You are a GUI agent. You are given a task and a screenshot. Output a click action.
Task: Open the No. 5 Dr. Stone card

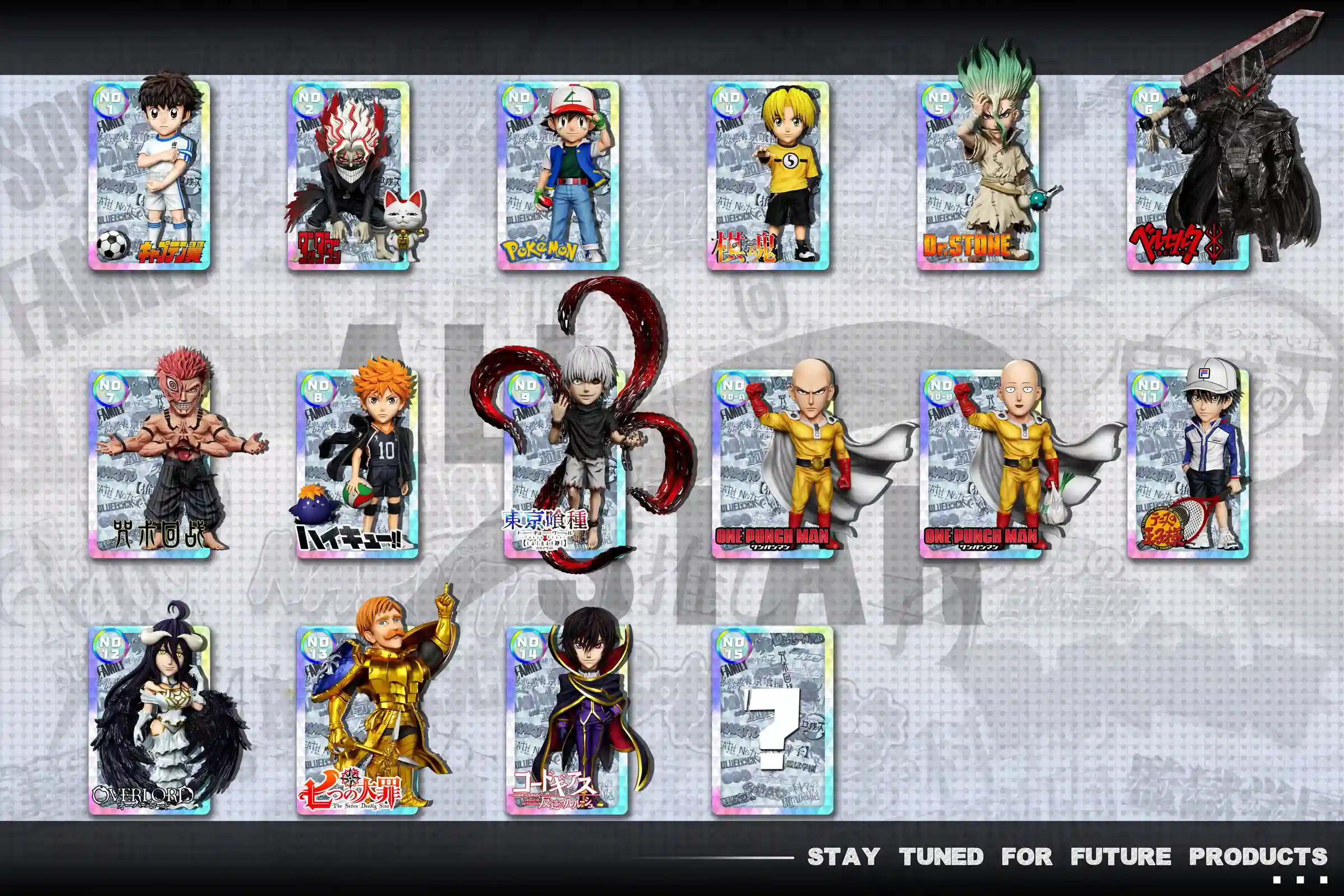coord(978,175)
